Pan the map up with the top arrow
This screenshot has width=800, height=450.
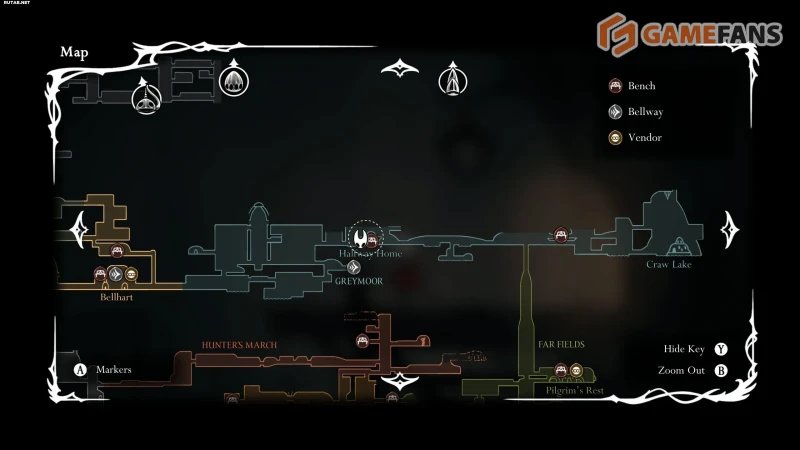tap(400, 69)
